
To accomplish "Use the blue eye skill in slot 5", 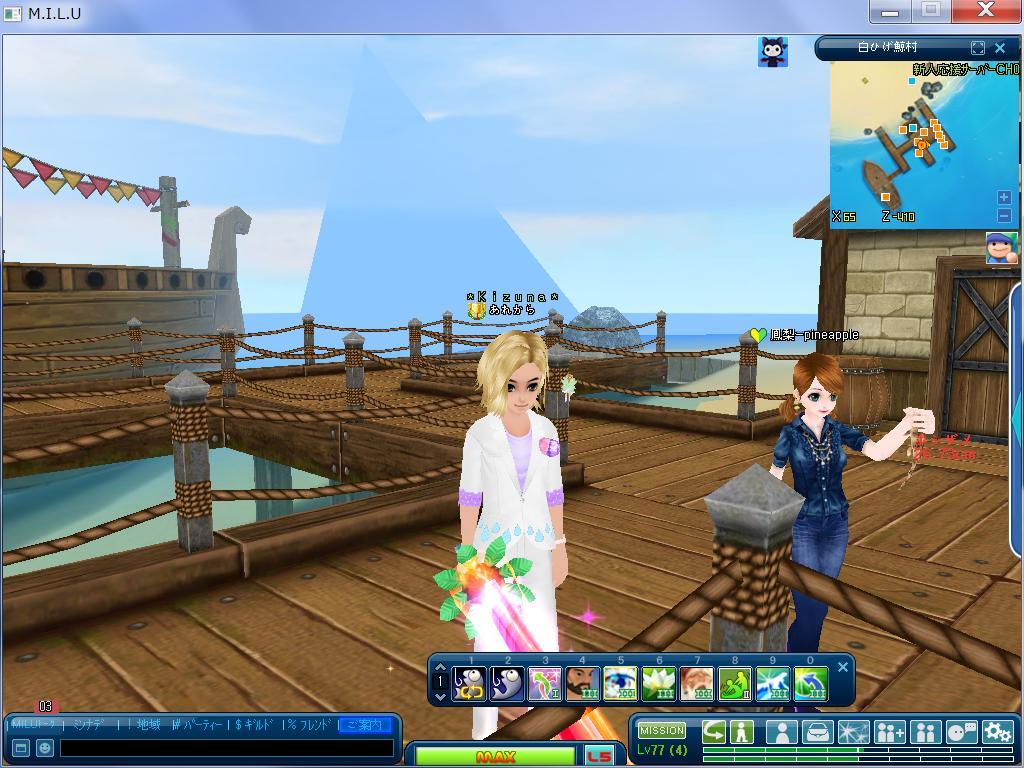I will pos(621,684).
